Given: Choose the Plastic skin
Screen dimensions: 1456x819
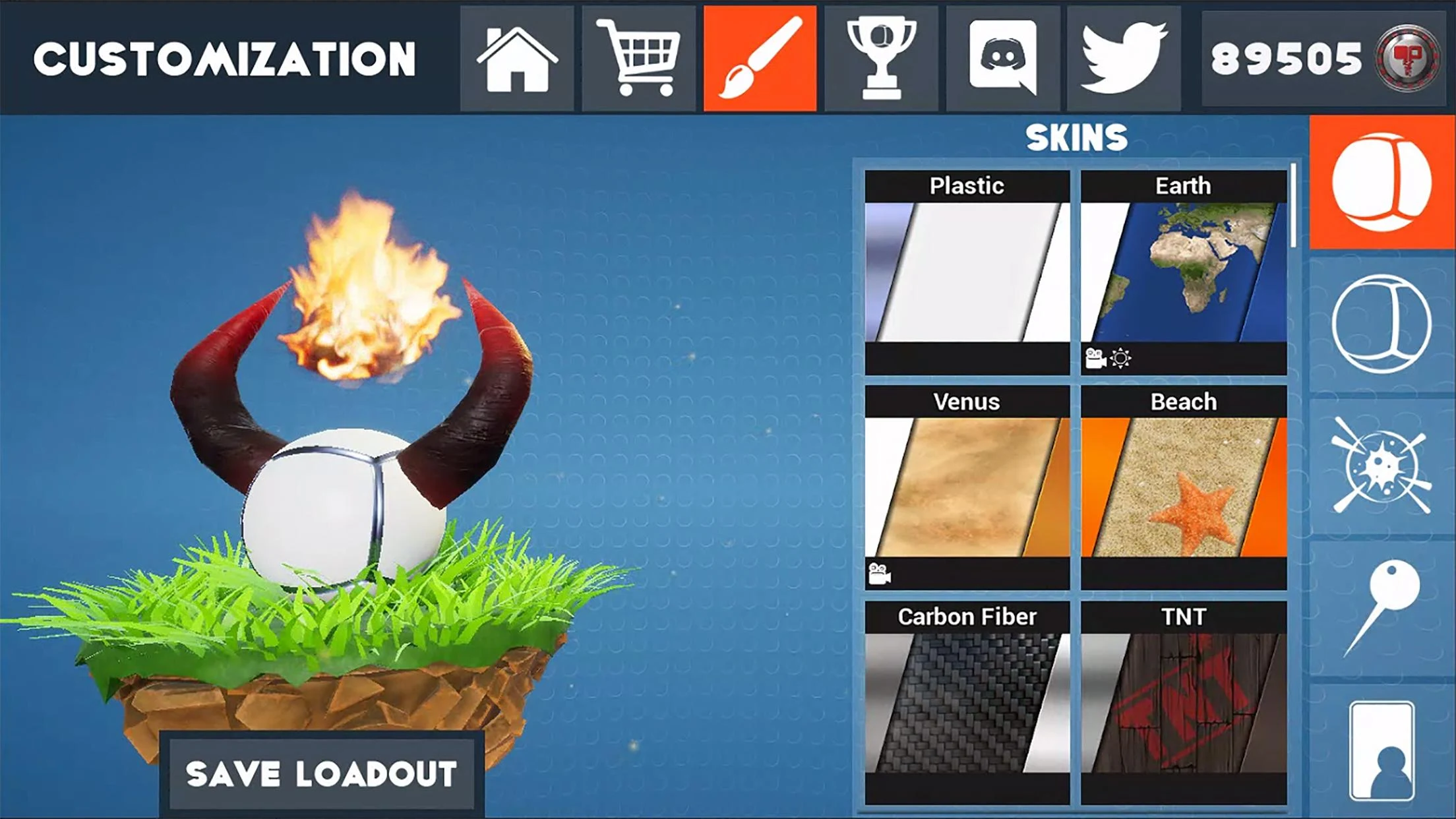Looking at the screenshot, I should 967,272.
